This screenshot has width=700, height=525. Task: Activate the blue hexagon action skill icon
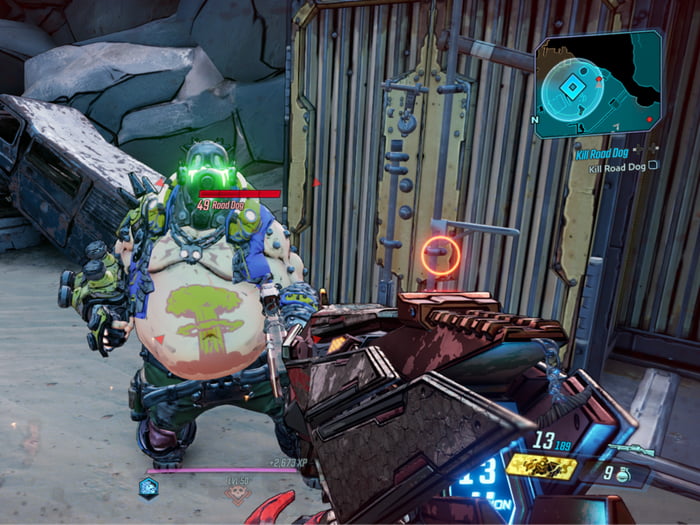pos(149,487)
